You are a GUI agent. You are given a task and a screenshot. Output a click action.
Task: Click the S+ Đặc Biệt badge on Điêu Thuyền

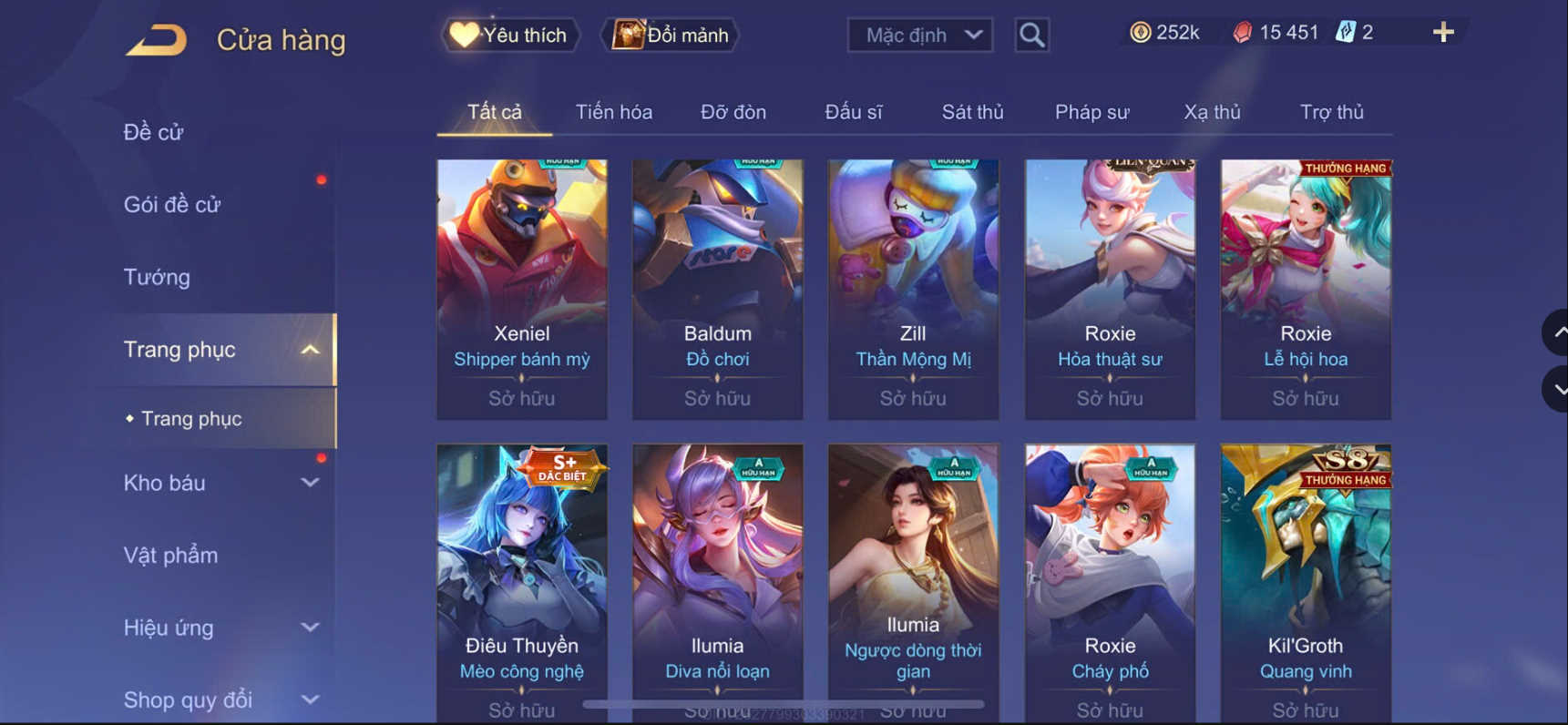(562, 468)
